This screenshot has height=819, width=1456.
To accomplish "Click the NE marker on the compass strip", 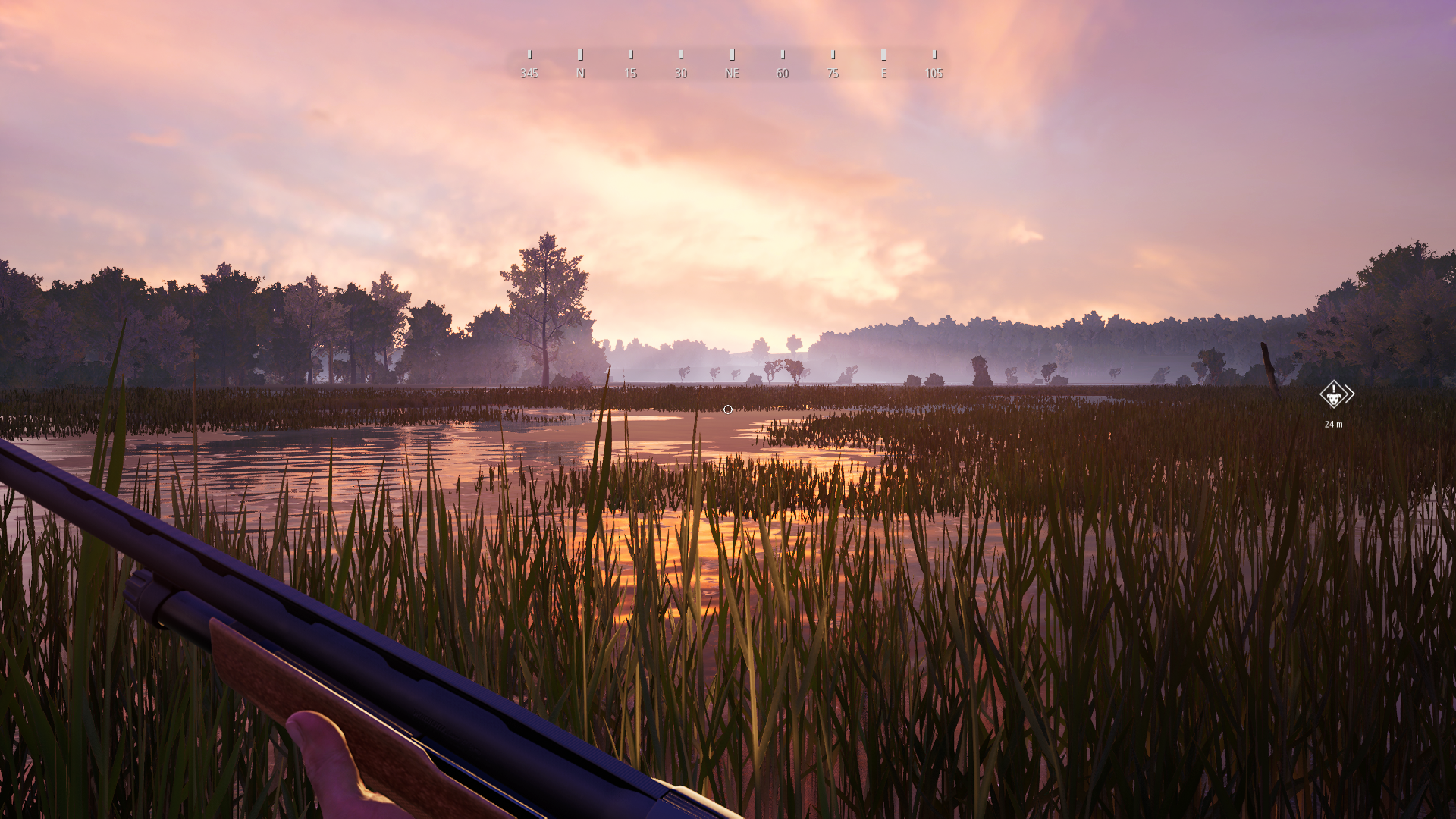I will (731, 74).
